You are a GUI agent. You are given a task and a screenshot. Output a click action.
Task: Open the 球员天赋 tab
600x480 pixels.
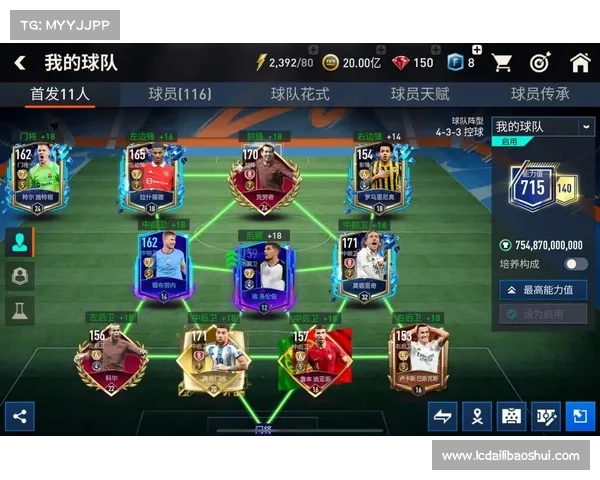coord(420,94)
